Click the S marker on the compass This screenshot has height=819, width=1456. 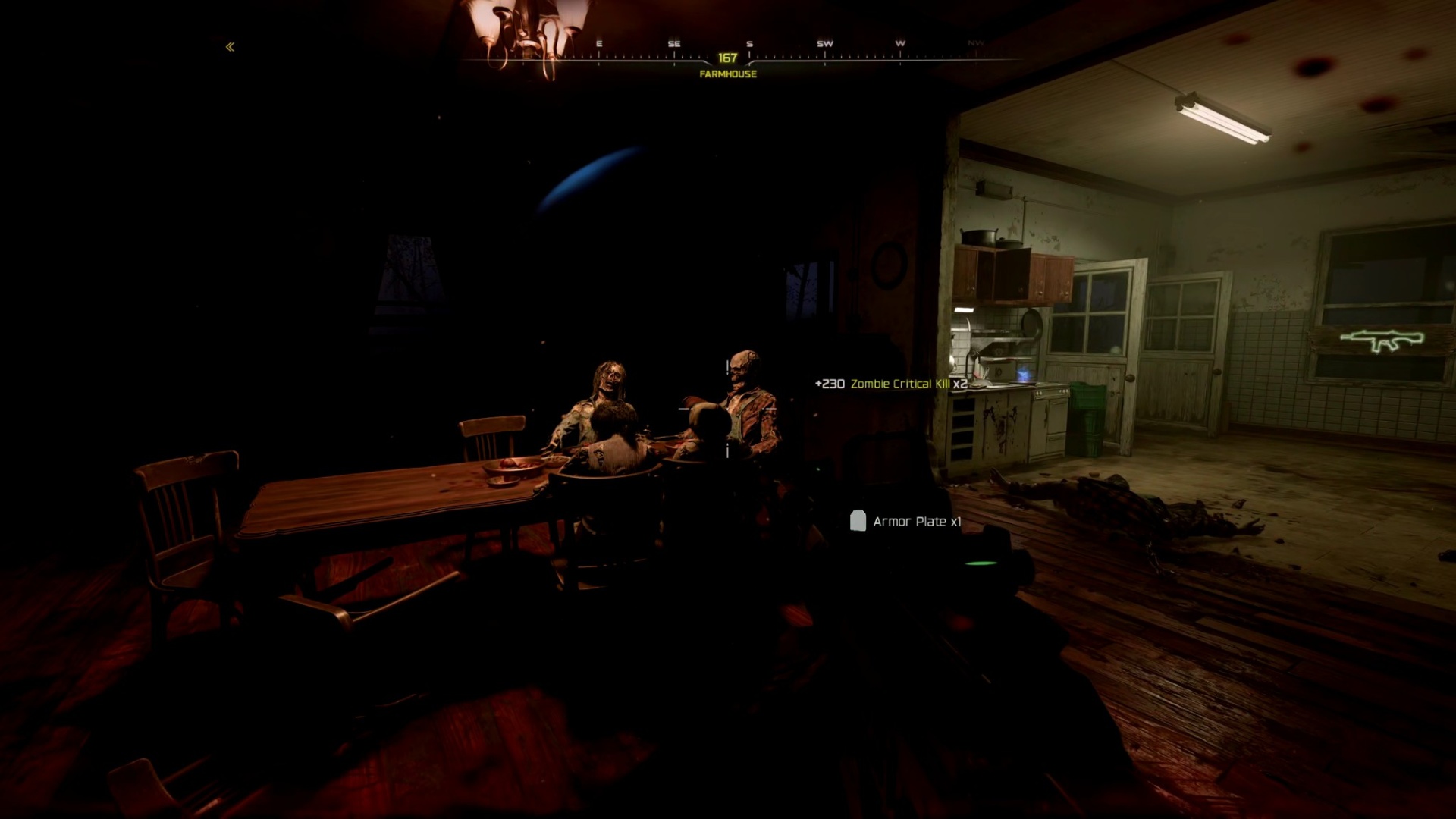point(749,45)
